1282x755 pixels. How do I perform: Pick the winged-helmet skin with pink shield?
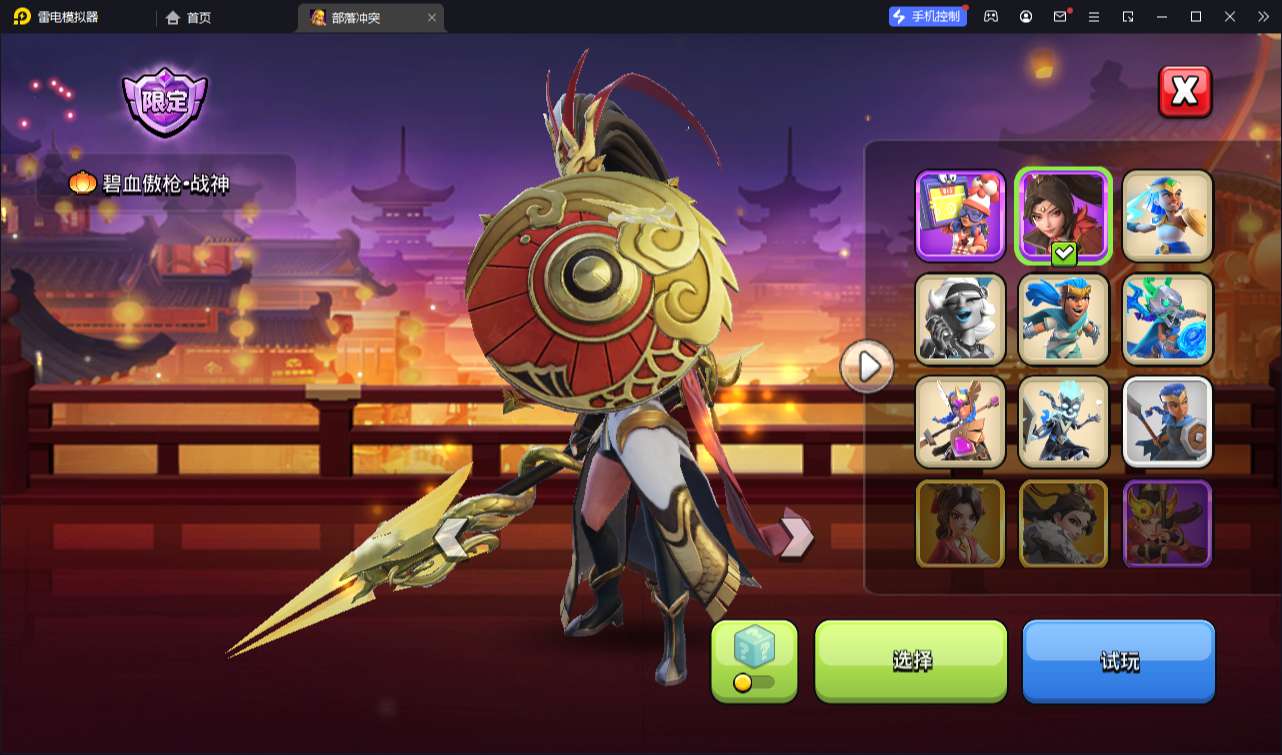coord(960,422)
